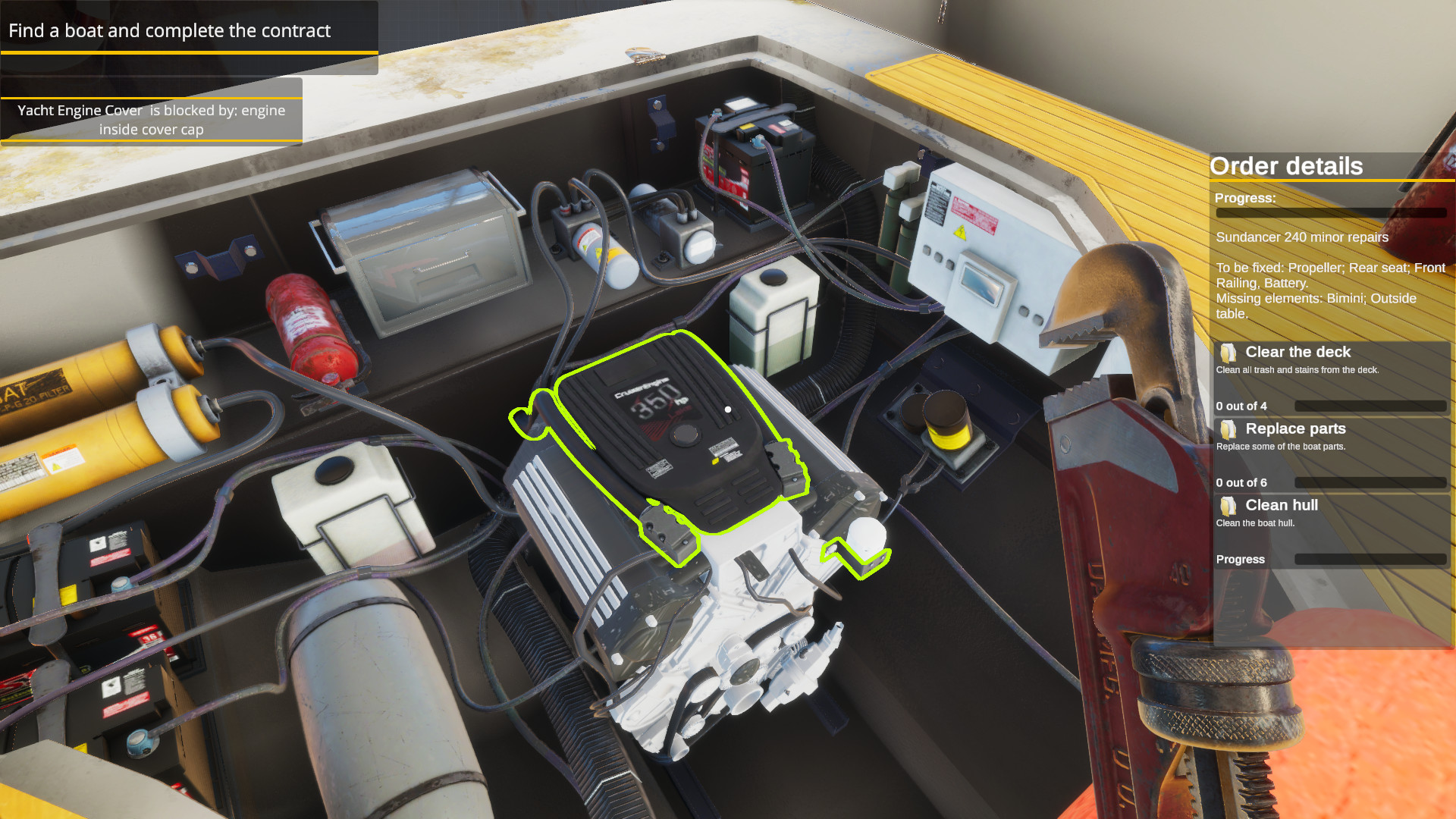Viewport: 1456px width, 819px height.
Task: Dismiss the Yacht Engine Cover blocked notification
Action: pyautogui.click(x=151, y=120)
